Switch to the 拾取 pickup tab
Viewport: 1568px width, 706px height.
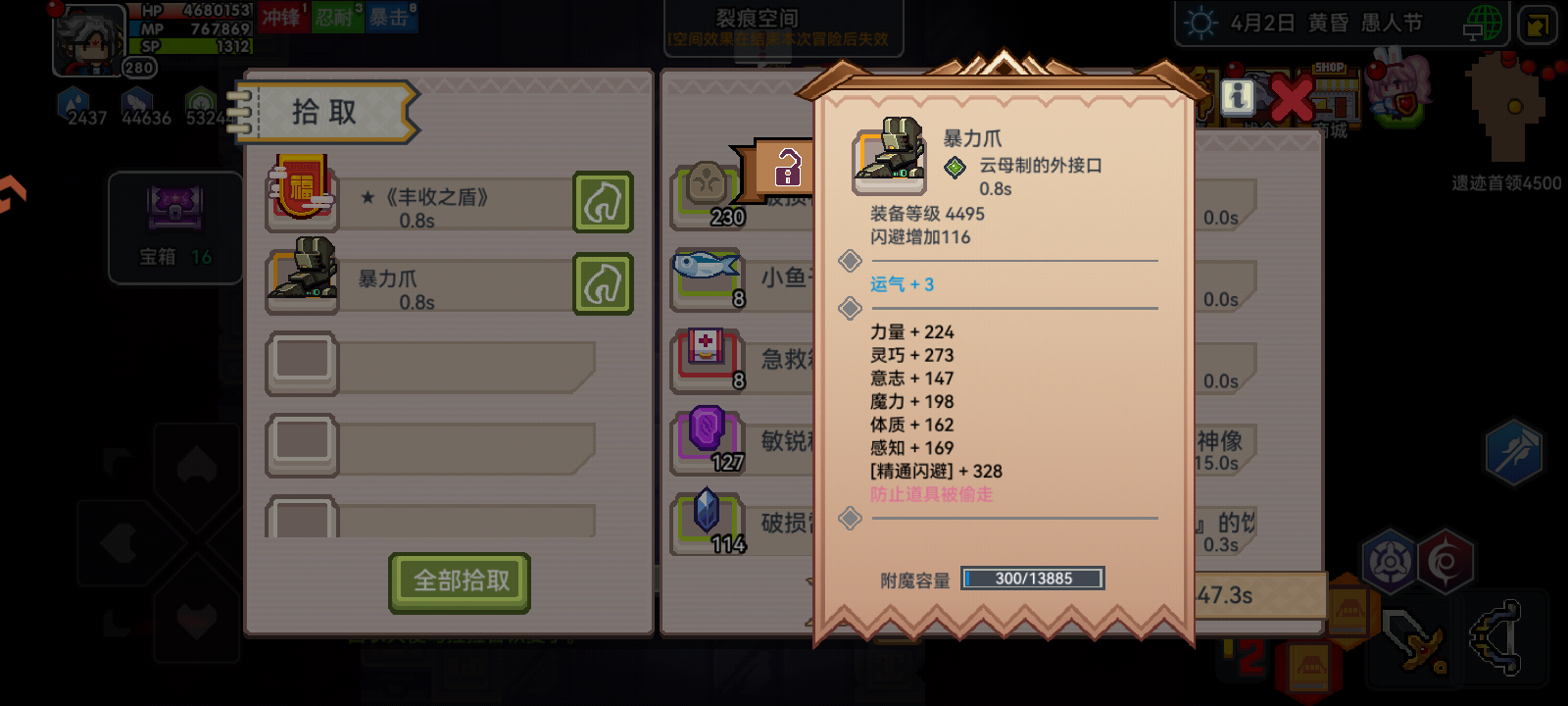pyautogui.click(x=323, y=110)
